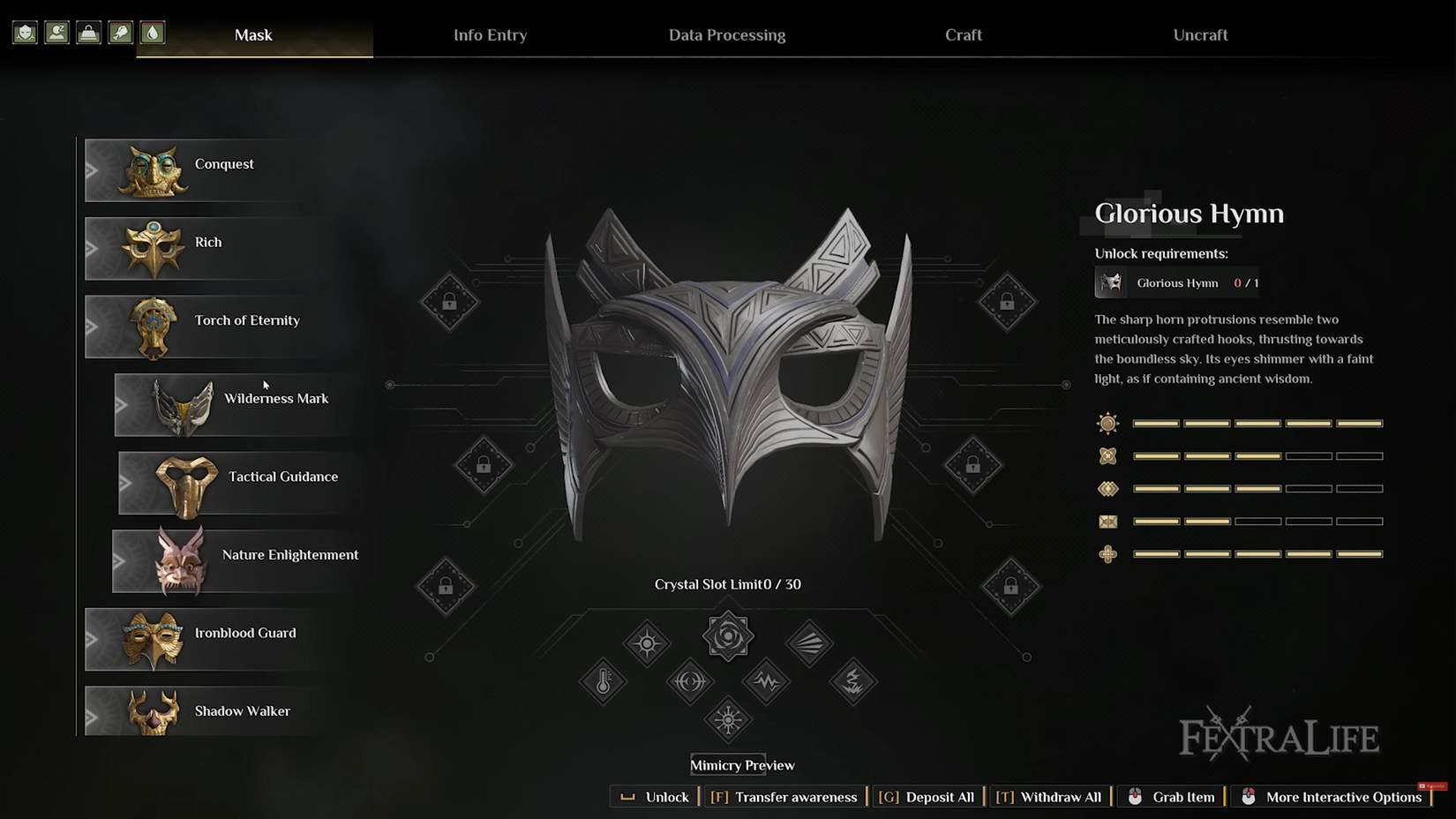Click the central swirl crystal slot
Viewport: 1456px width, 819px height.
coord(728,635)
